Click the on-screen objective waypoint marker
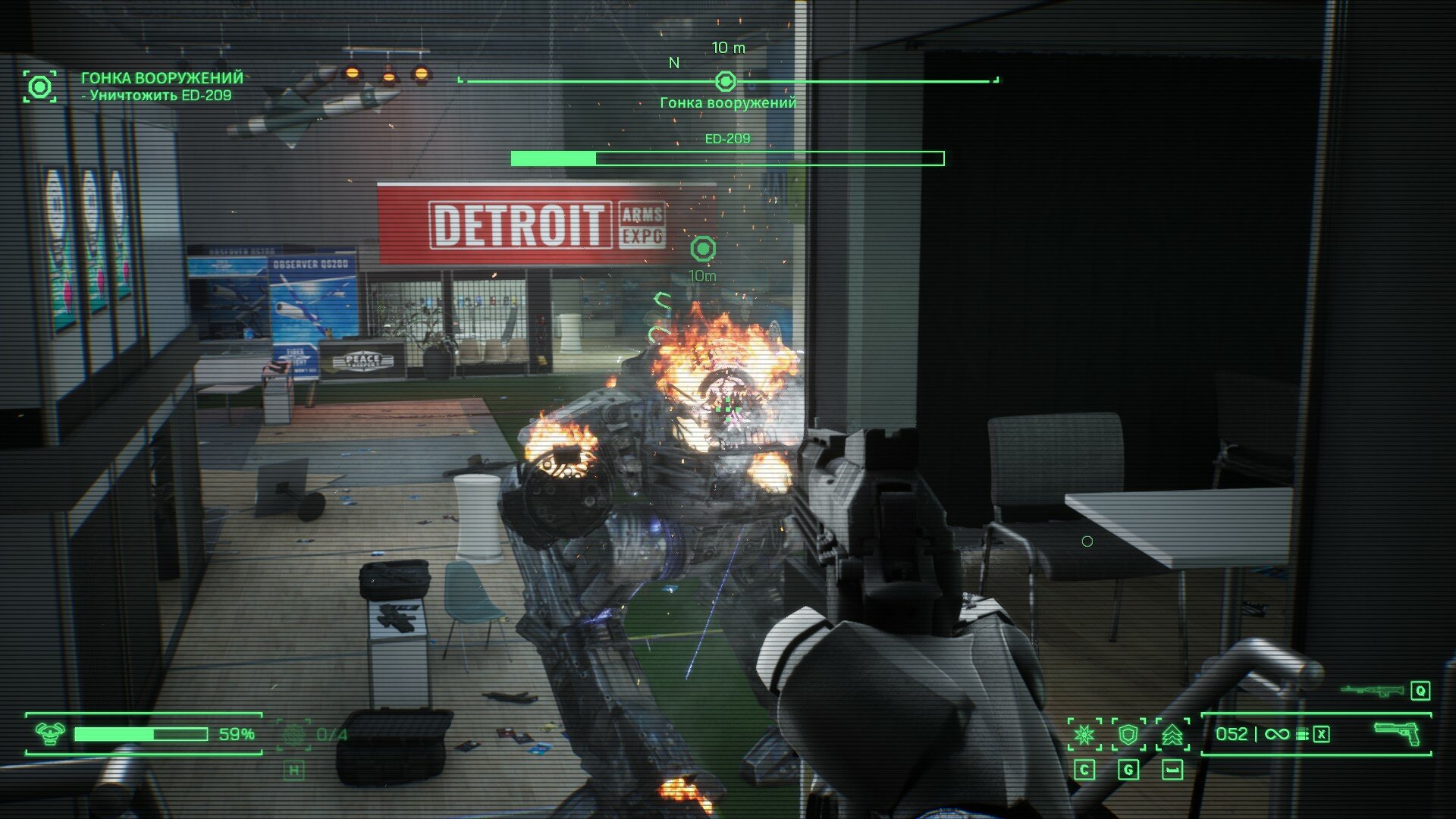The height and width of the screenshot is (819, 1456). click(703, 249)
